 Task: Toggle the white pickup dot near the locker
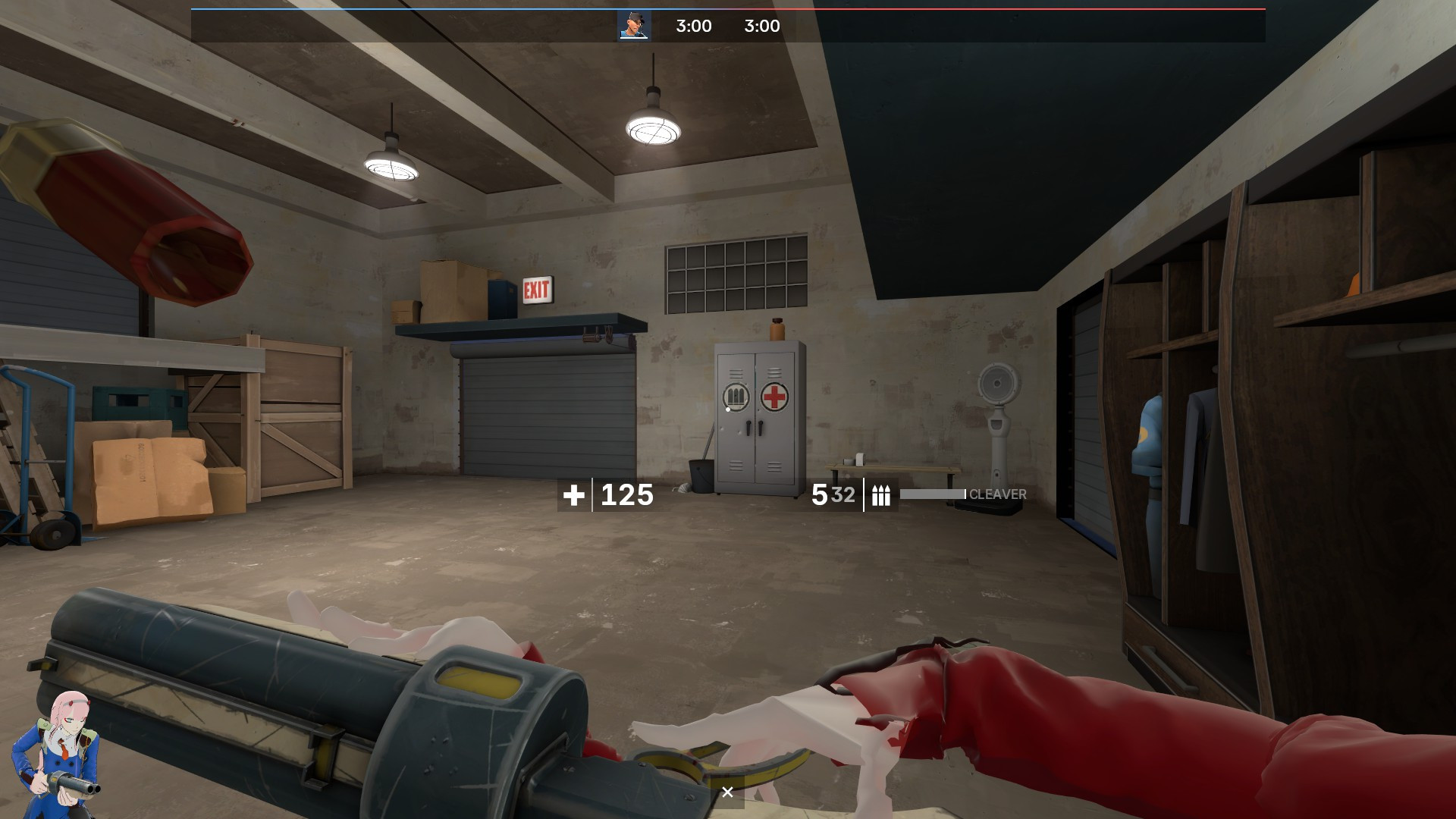pos(728,409)
